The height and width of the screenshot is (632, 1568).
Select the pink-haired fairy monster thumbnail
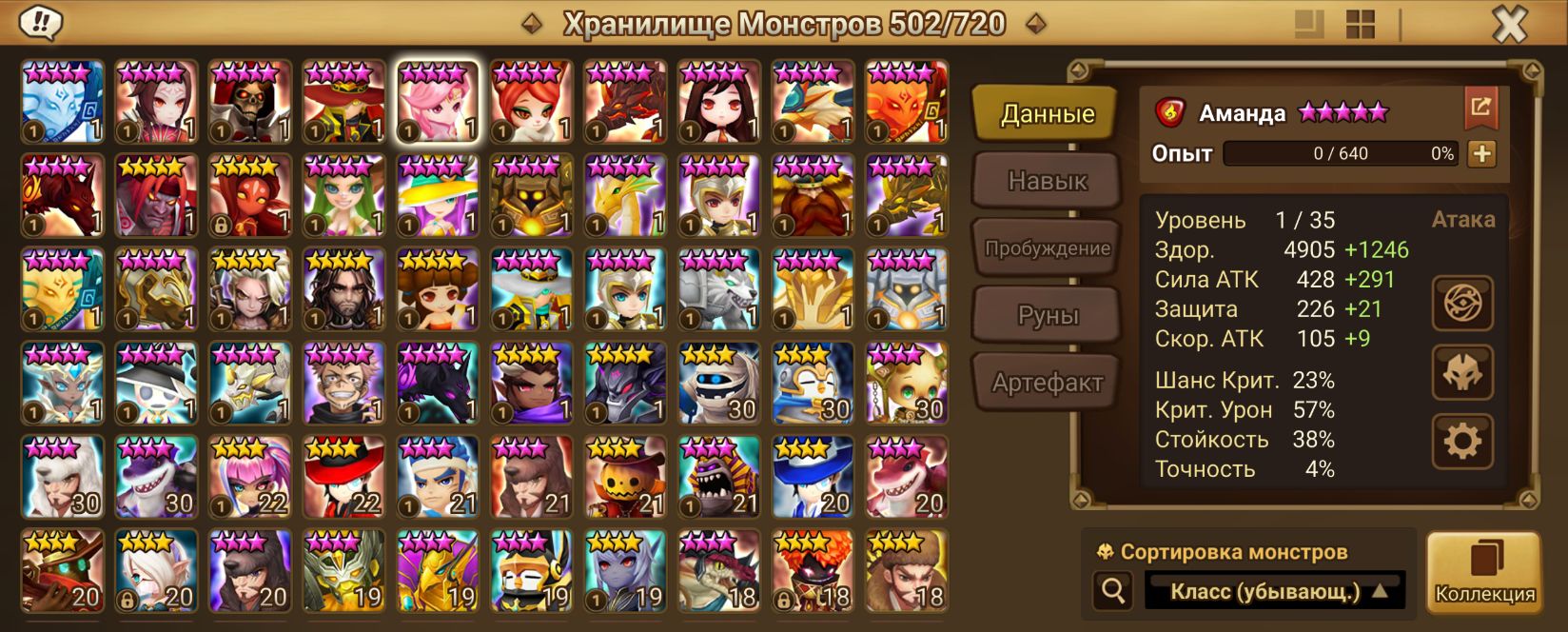coord(438,102)
